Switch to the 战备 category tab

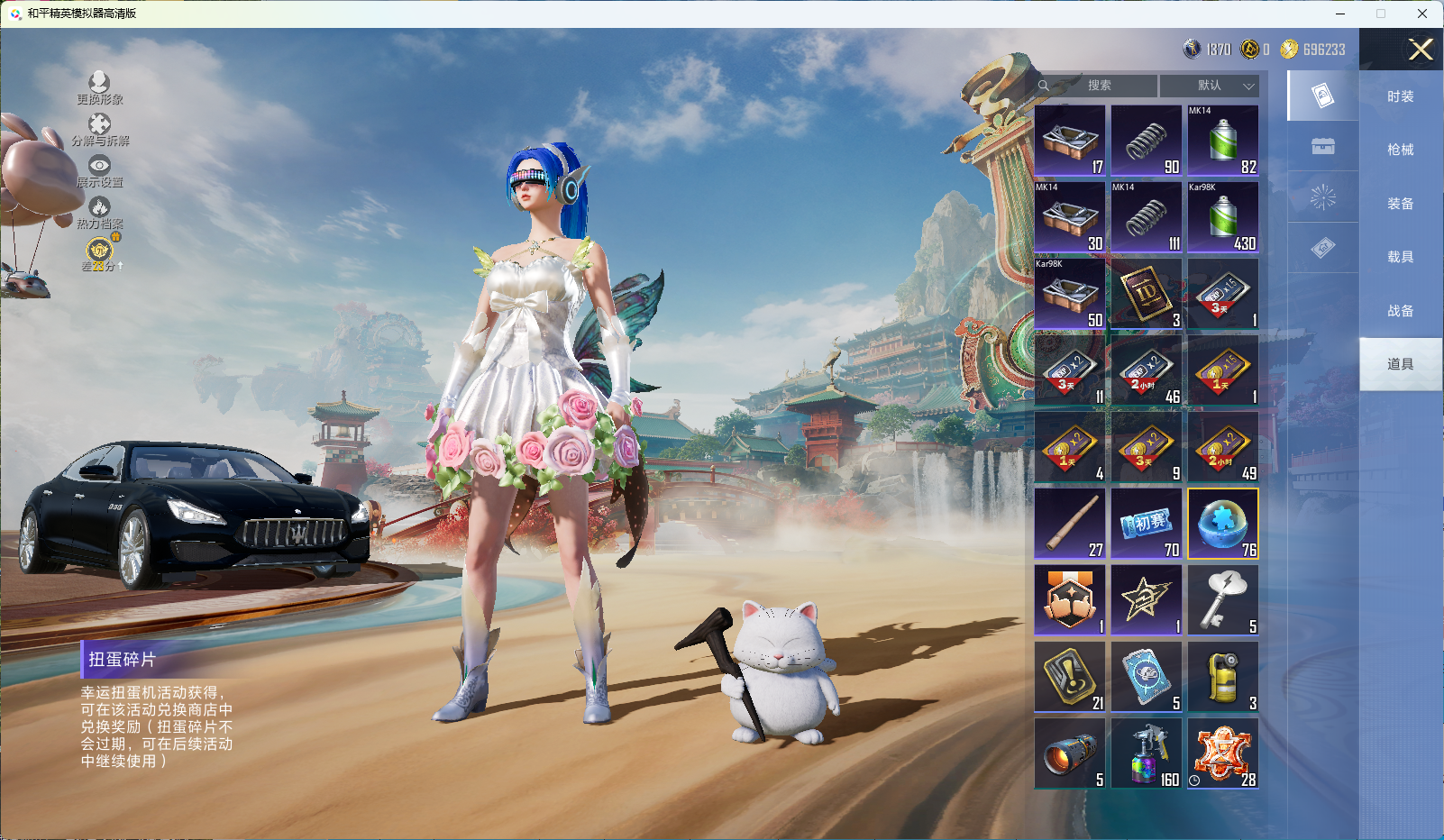1400,311
